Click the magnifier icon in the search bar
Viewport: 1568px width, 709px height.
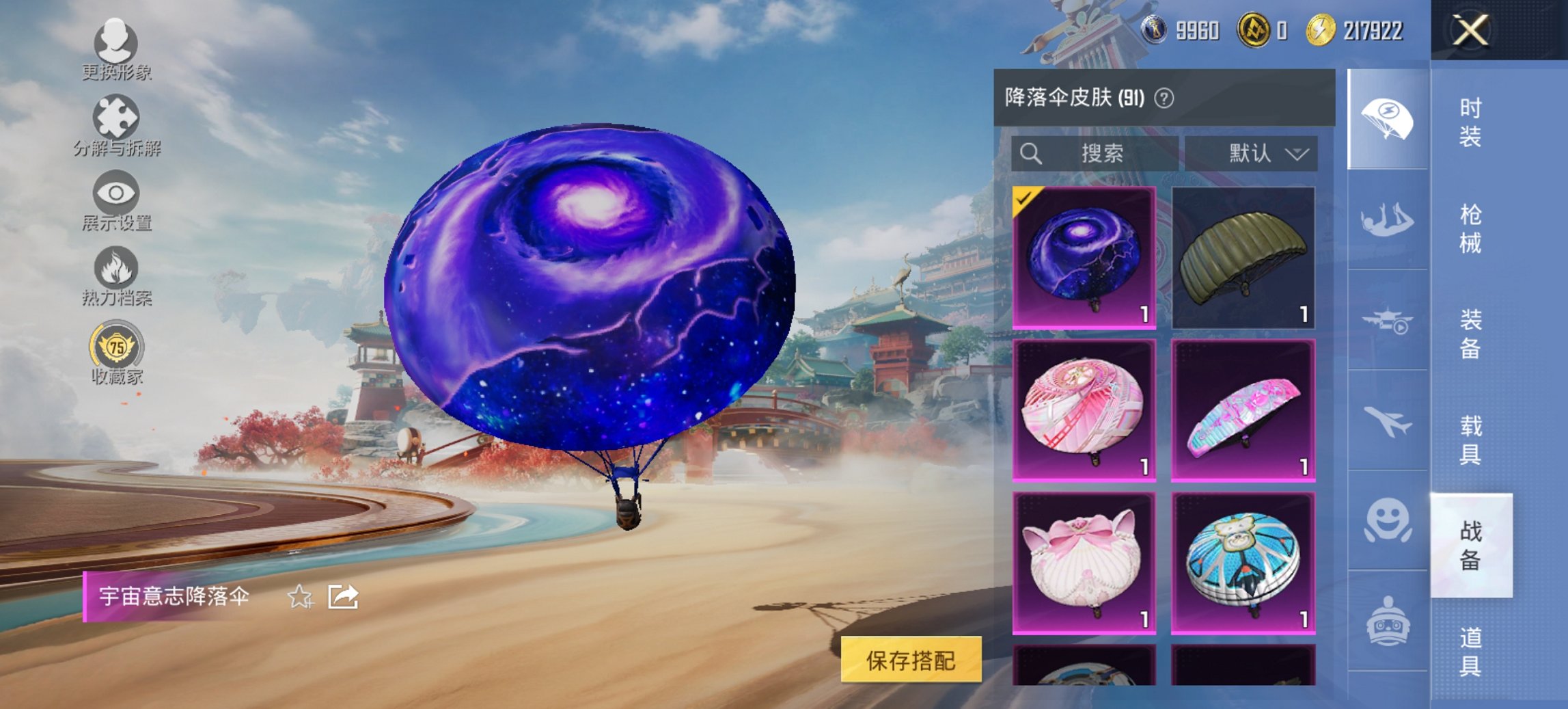coord(1032,153)
